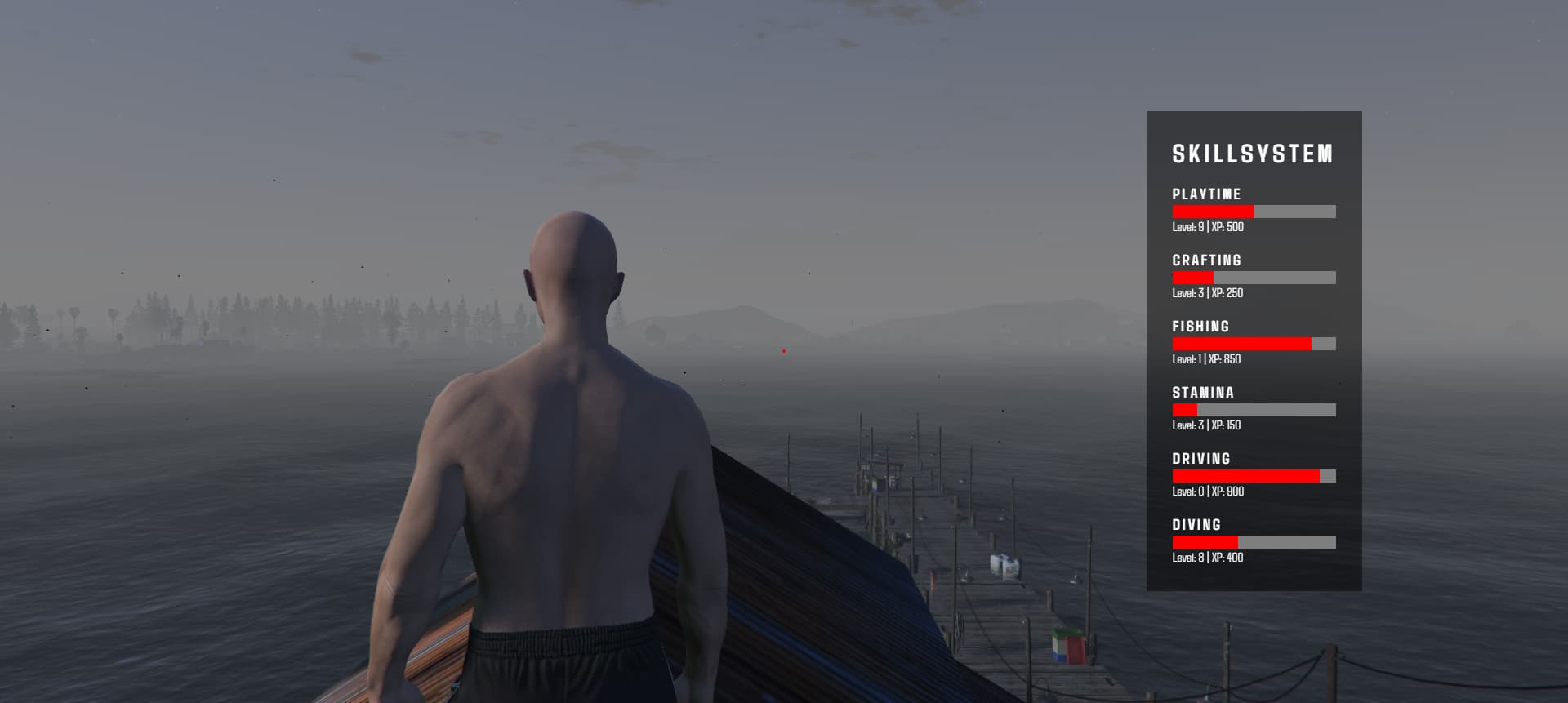
Task: Click the STAMINA progress bar
Action: 1254,410
